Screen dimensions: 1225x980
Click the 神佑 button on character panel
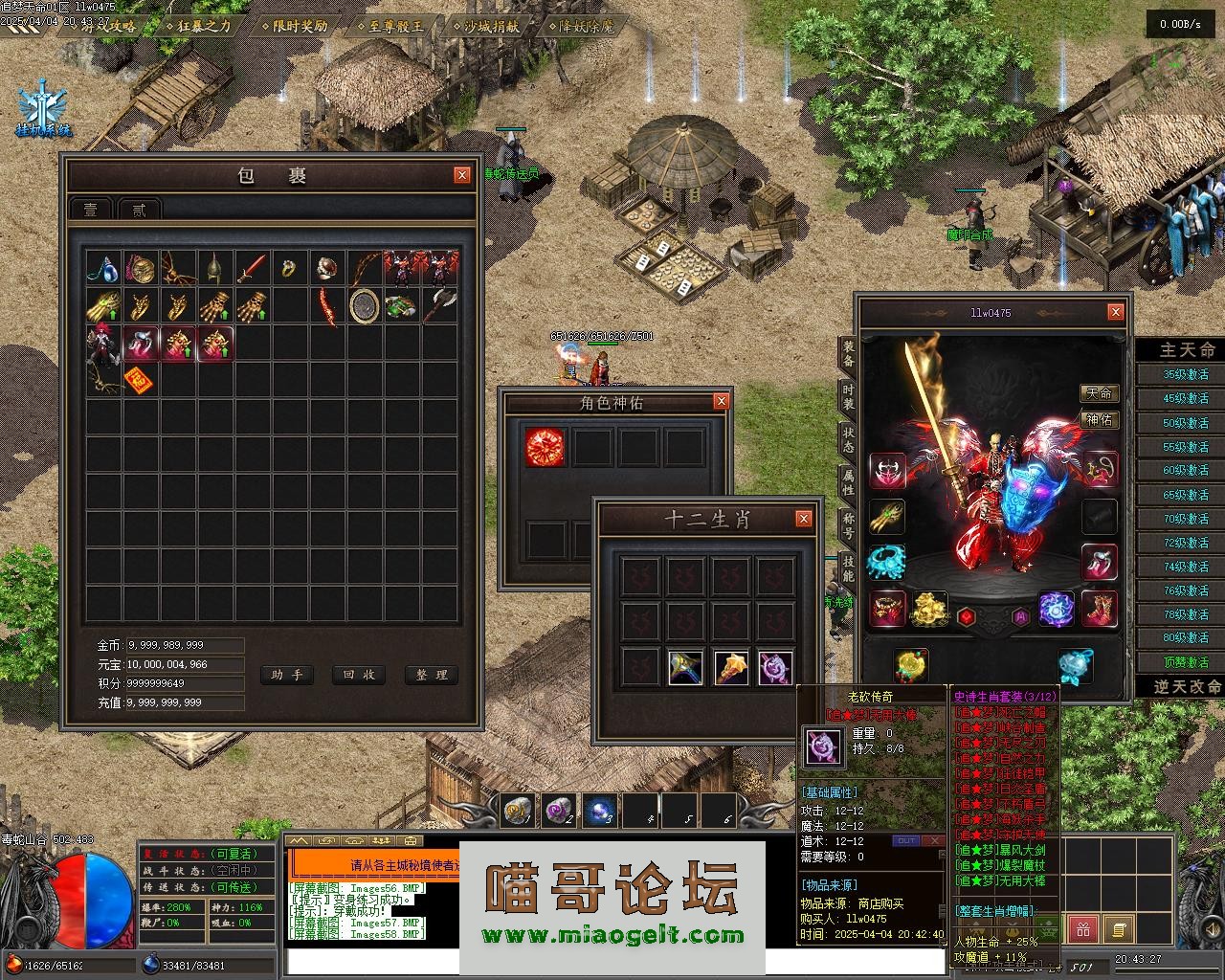pyautogui.click(x=1100, y=419)
